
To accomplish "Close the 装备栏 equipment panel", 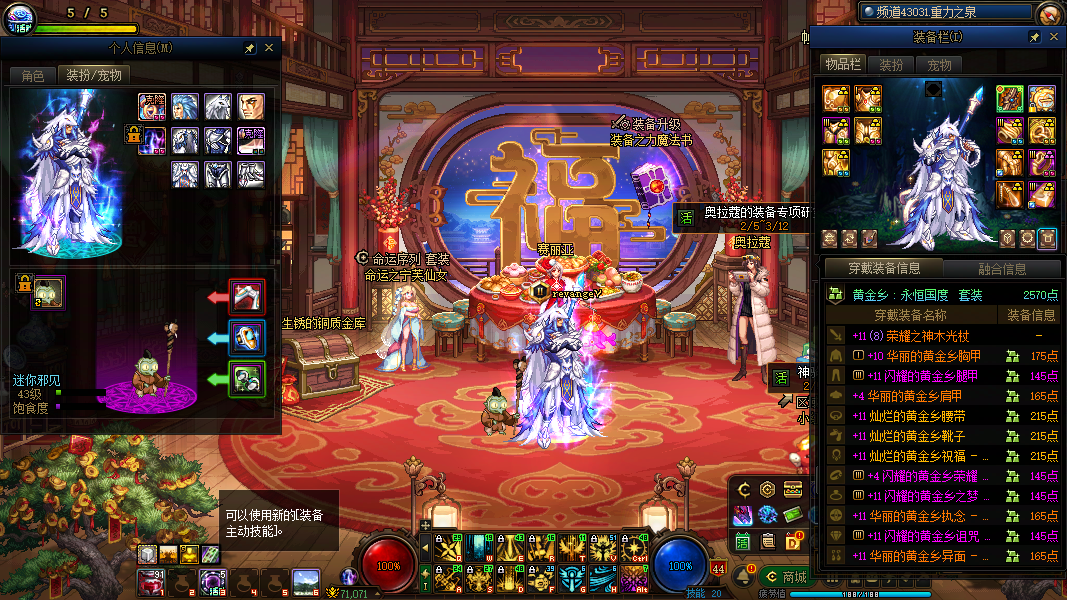I will point(1054,37).
